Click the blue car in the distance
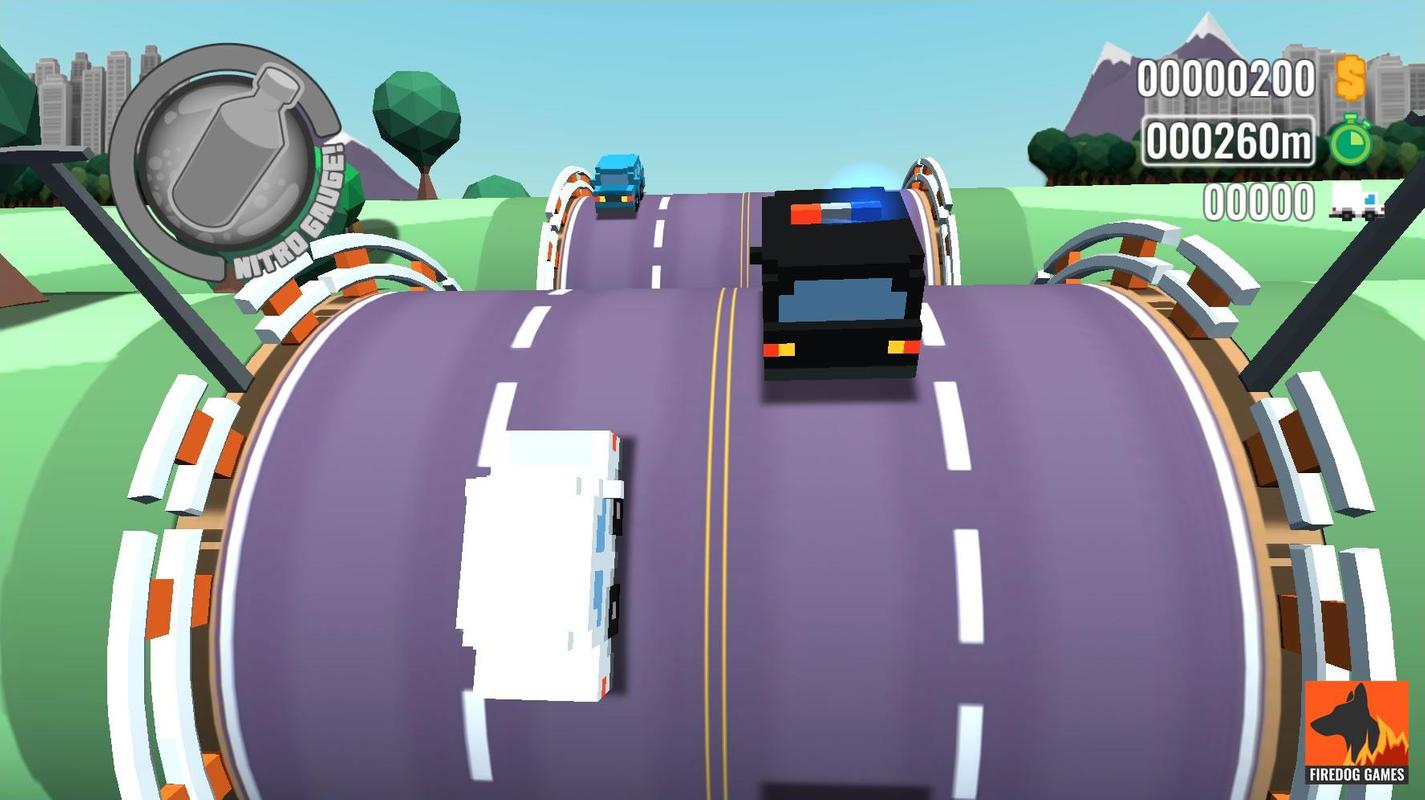The height and width of the screenshot is (800, 1425). click(617, 185)
